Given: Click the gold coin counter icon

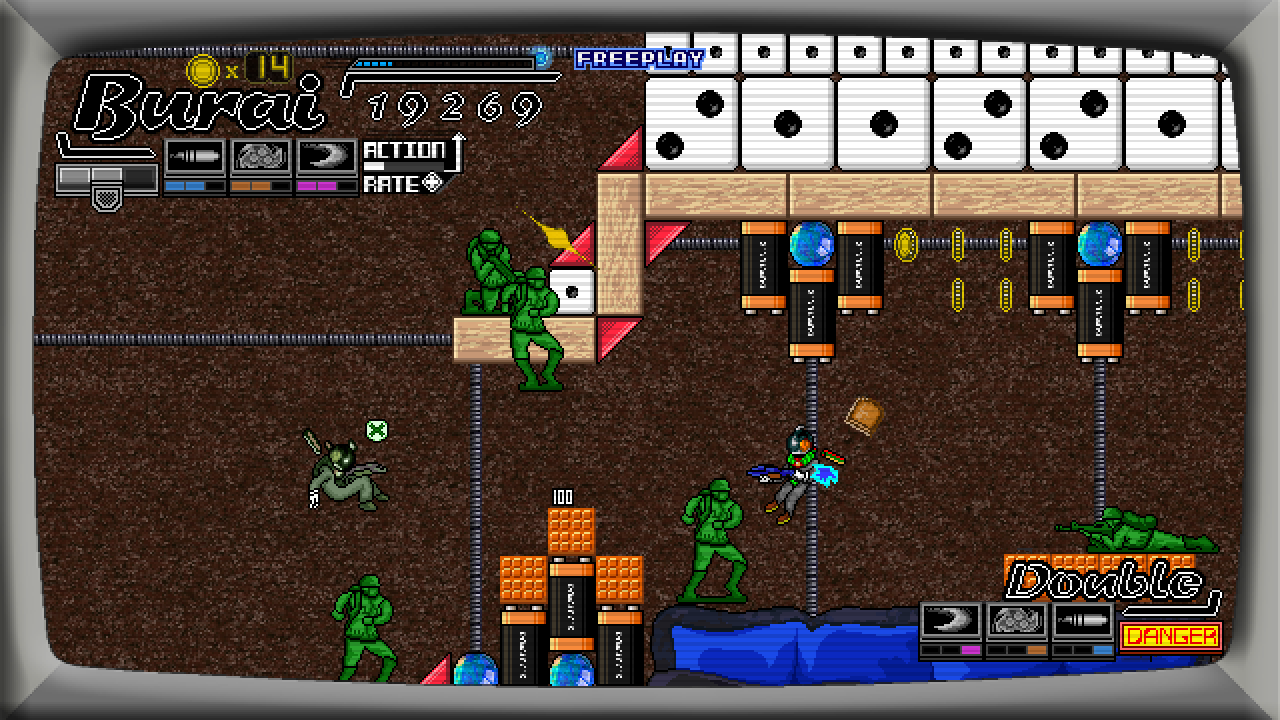Looking at the screenshot, I should pos(204,70).
